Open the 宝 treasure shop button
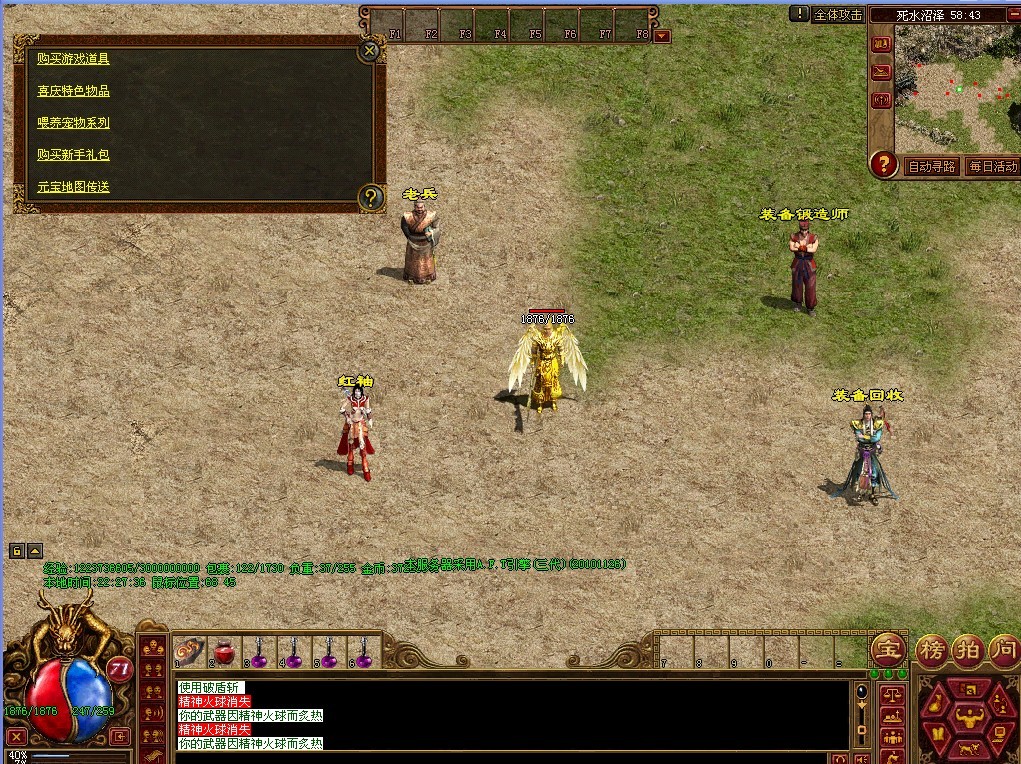The width and height of the screenshot is (1021, 764). [886, 650]
